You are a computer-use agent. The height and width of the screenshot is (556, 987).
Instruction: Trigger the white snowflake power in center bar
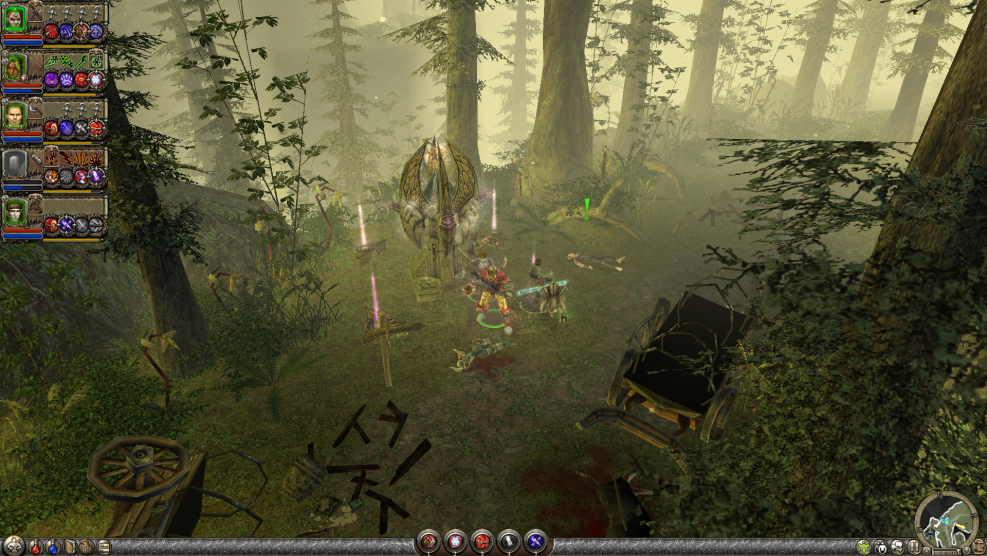[455, 541]
